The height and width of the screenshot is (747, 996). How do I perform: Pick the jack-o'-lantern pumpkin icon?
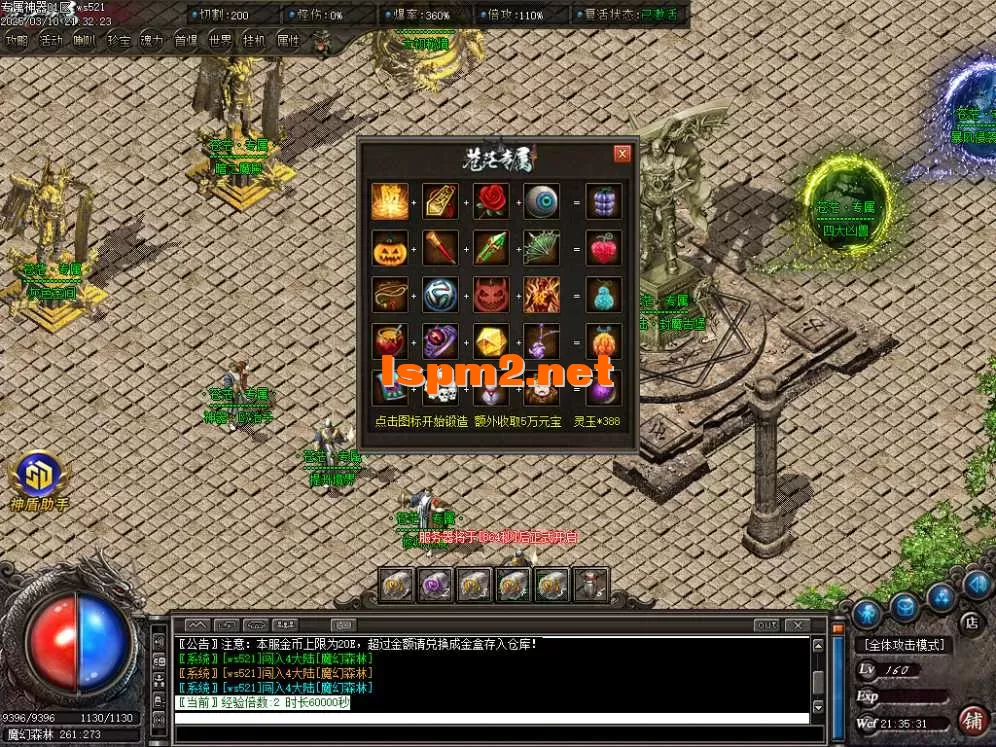coord(388,248)
